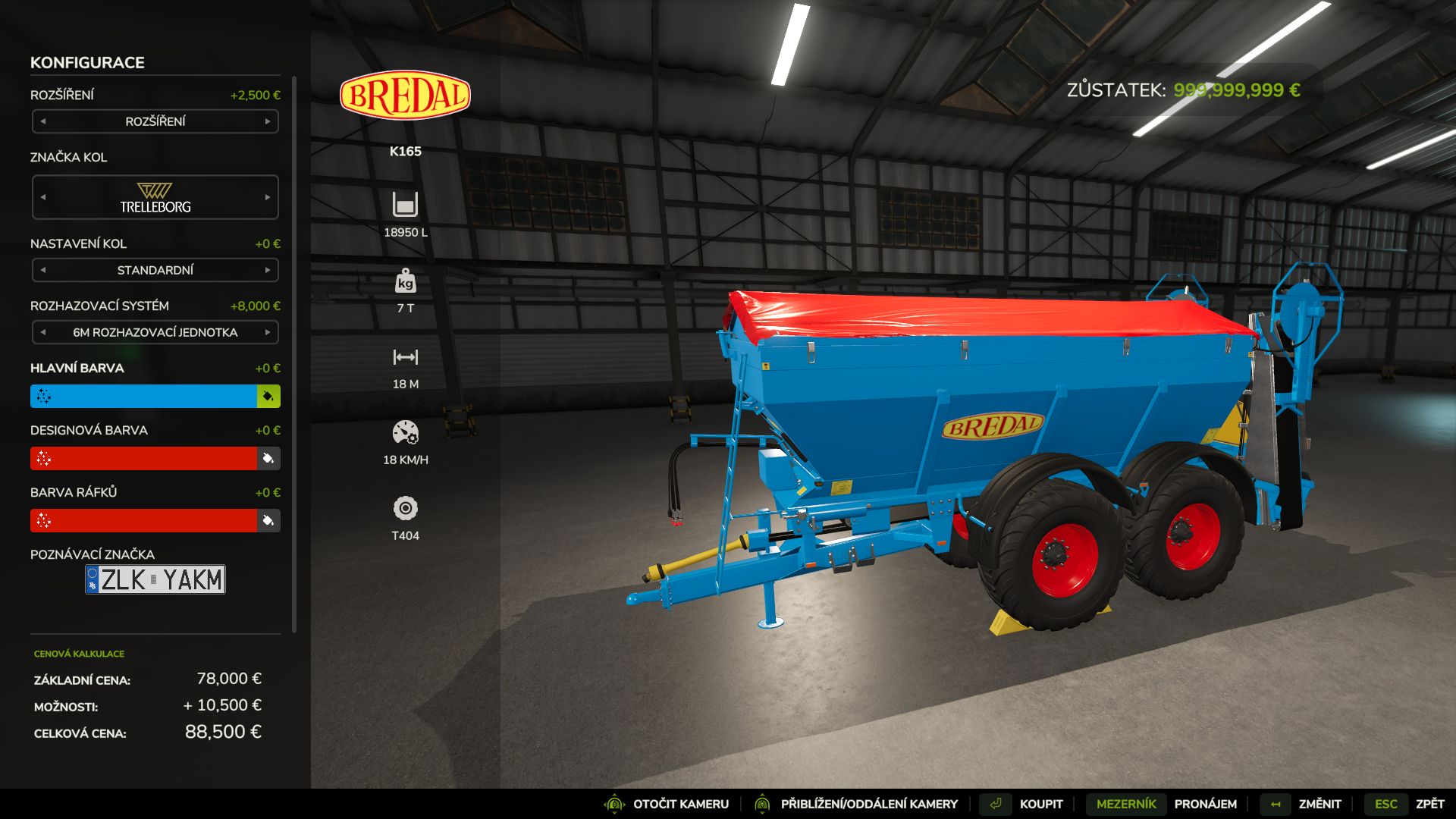1456x819 pixels.
Task: Advance ROZŠÍŘENÍ with the right arrow
Action: click(x=267, y=121)
